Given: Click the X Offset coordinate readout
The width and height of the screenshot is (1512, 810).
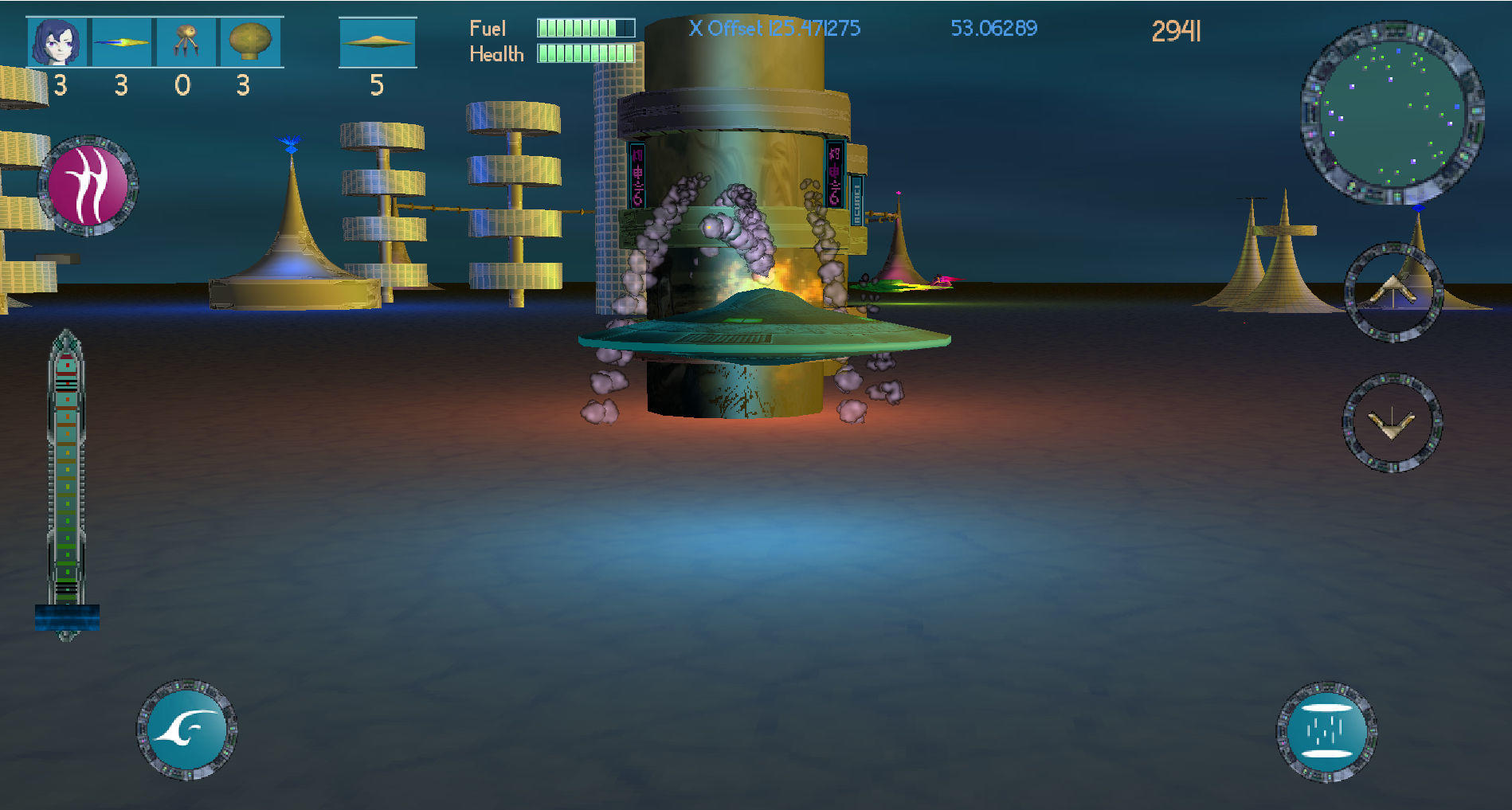Looking at the screenshot, I should pos(774,28).
